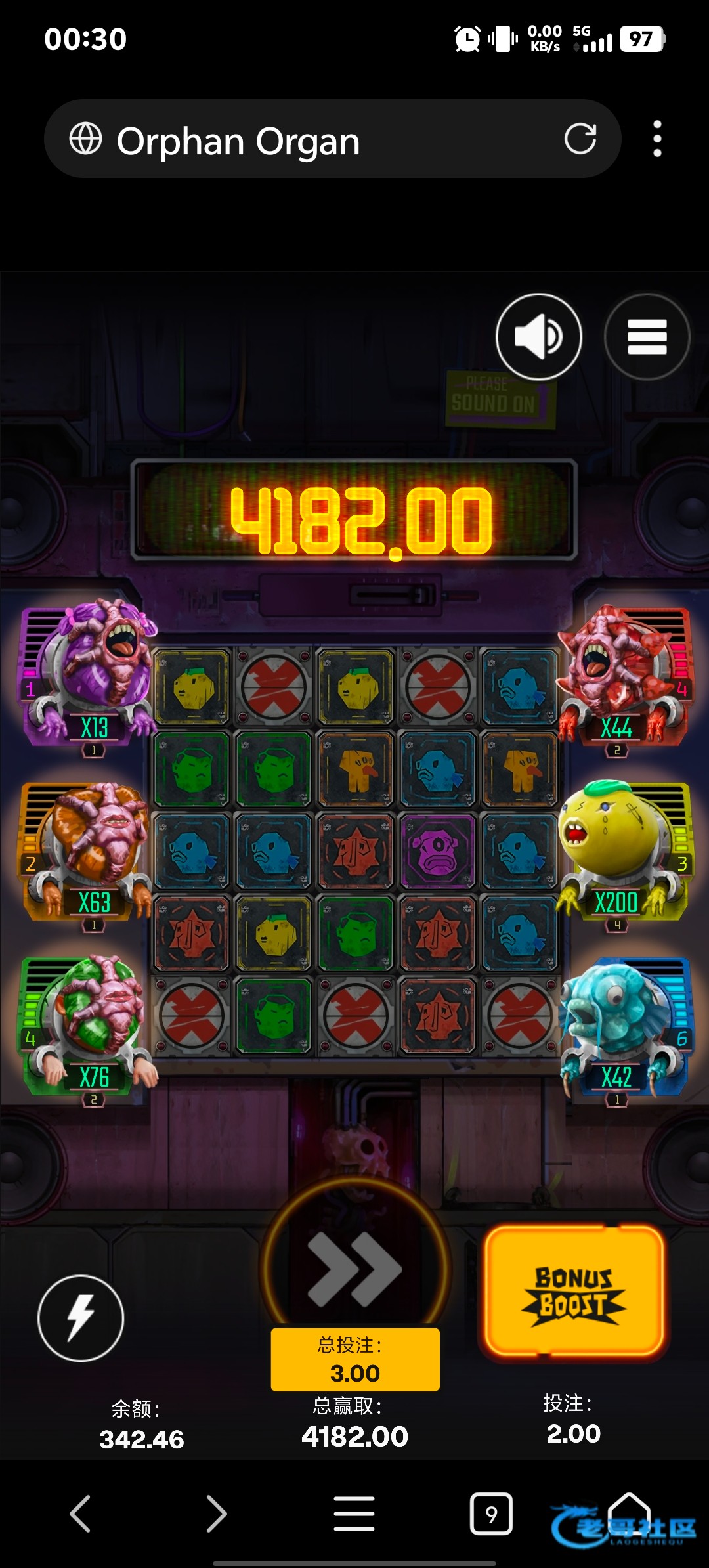The height and width of the screenshot is (1568, 709).
Task: Enable the lightning bolt turbo mode
Action: coord(81,1317)
